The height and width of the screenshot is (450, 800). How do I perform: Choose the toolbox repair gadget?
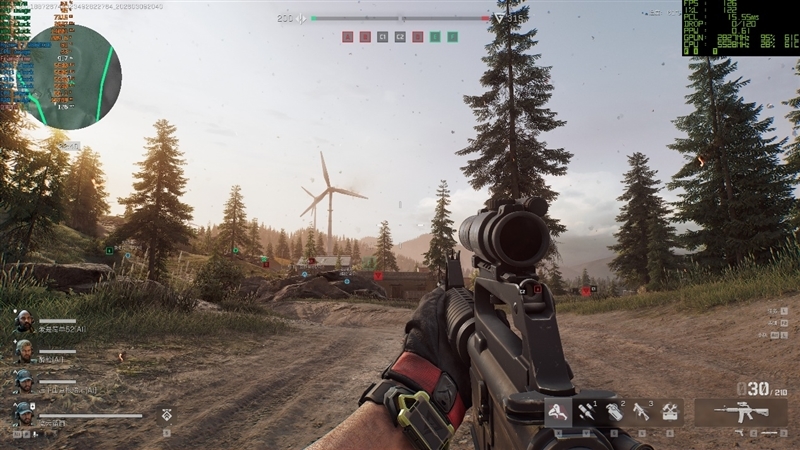pos(670,411)
